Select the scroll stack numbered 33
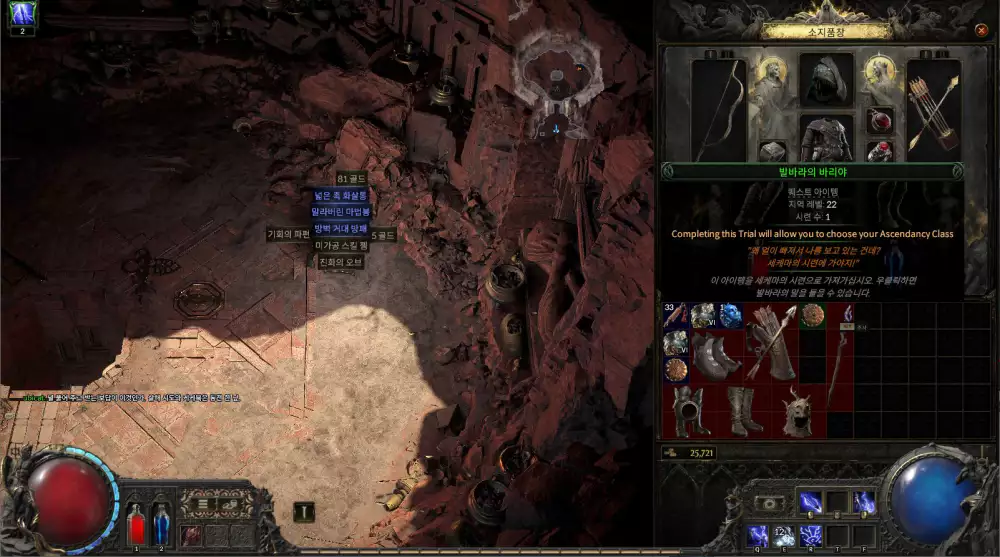Viewport: 1000px width, 557px height. click(675, 316)
